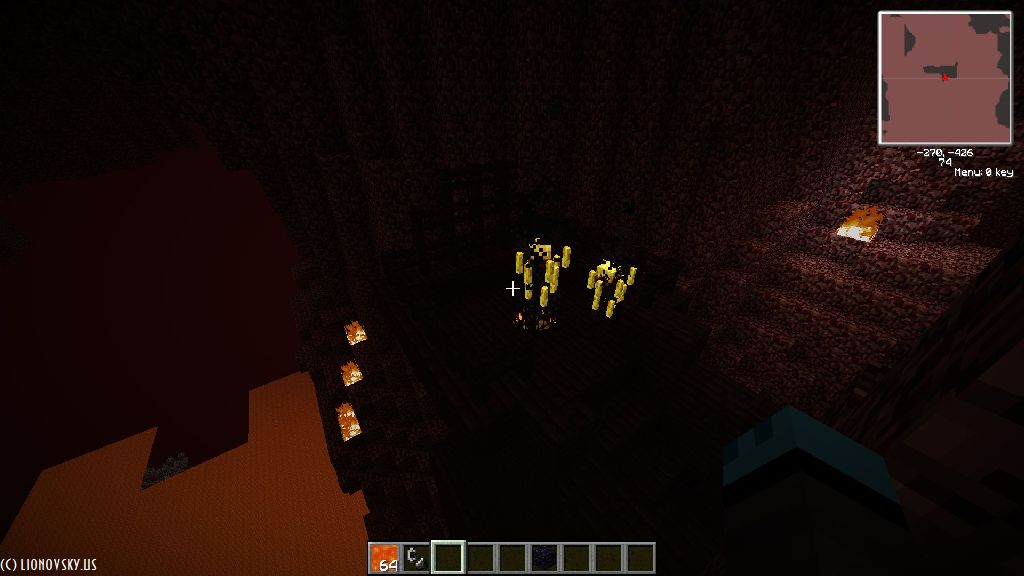1024x576 pixels.
Task: Select the lava block stack of 64
Action: click(384, 557)
